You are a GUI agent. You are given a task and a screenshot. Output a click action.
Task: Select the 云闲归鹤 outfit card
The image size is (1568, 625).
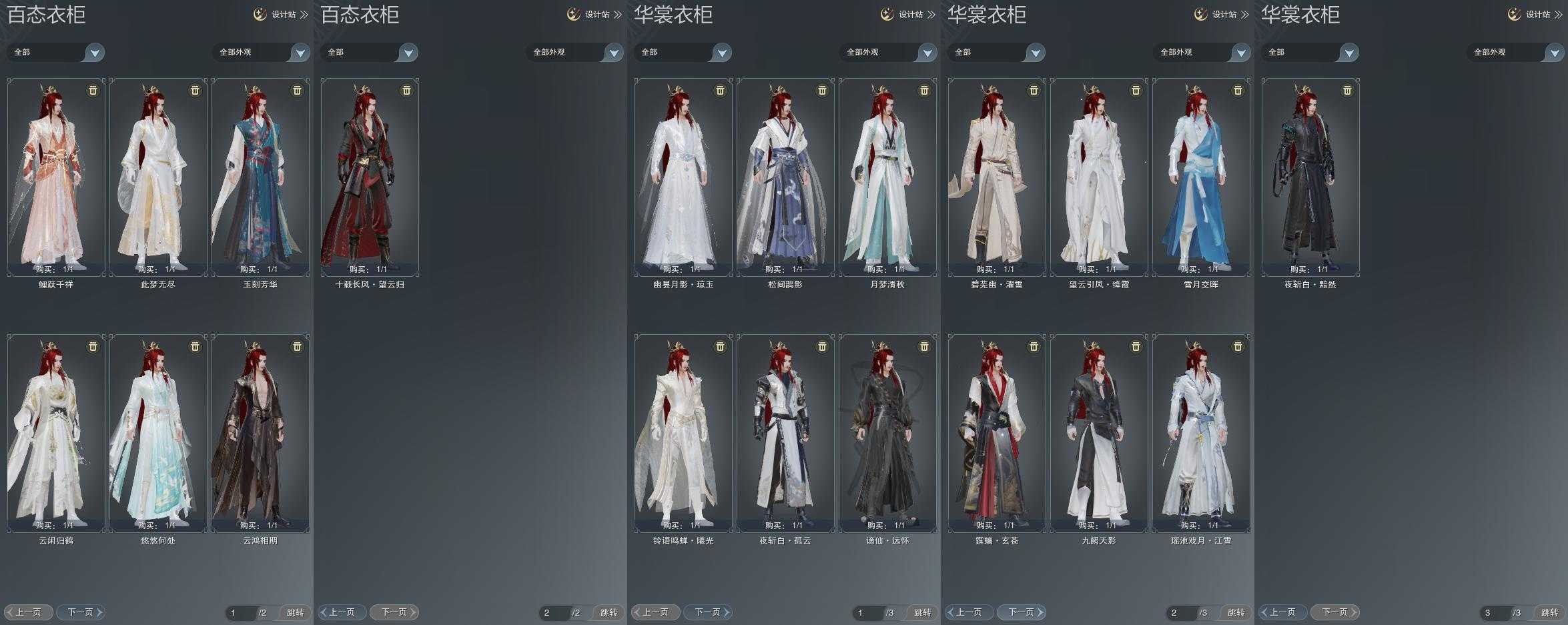(56, 433)
